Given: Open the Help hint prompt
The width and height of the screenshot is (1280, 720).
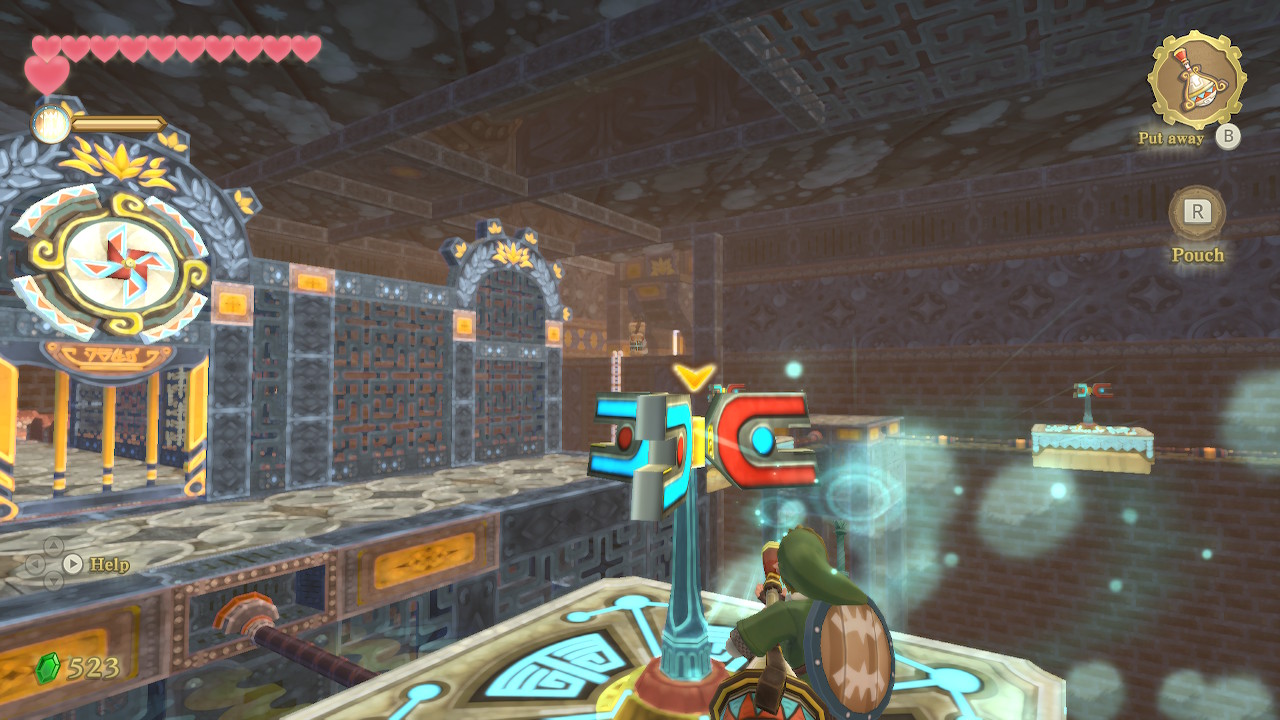Looking at the screenshot, I should tap(73, 564).
